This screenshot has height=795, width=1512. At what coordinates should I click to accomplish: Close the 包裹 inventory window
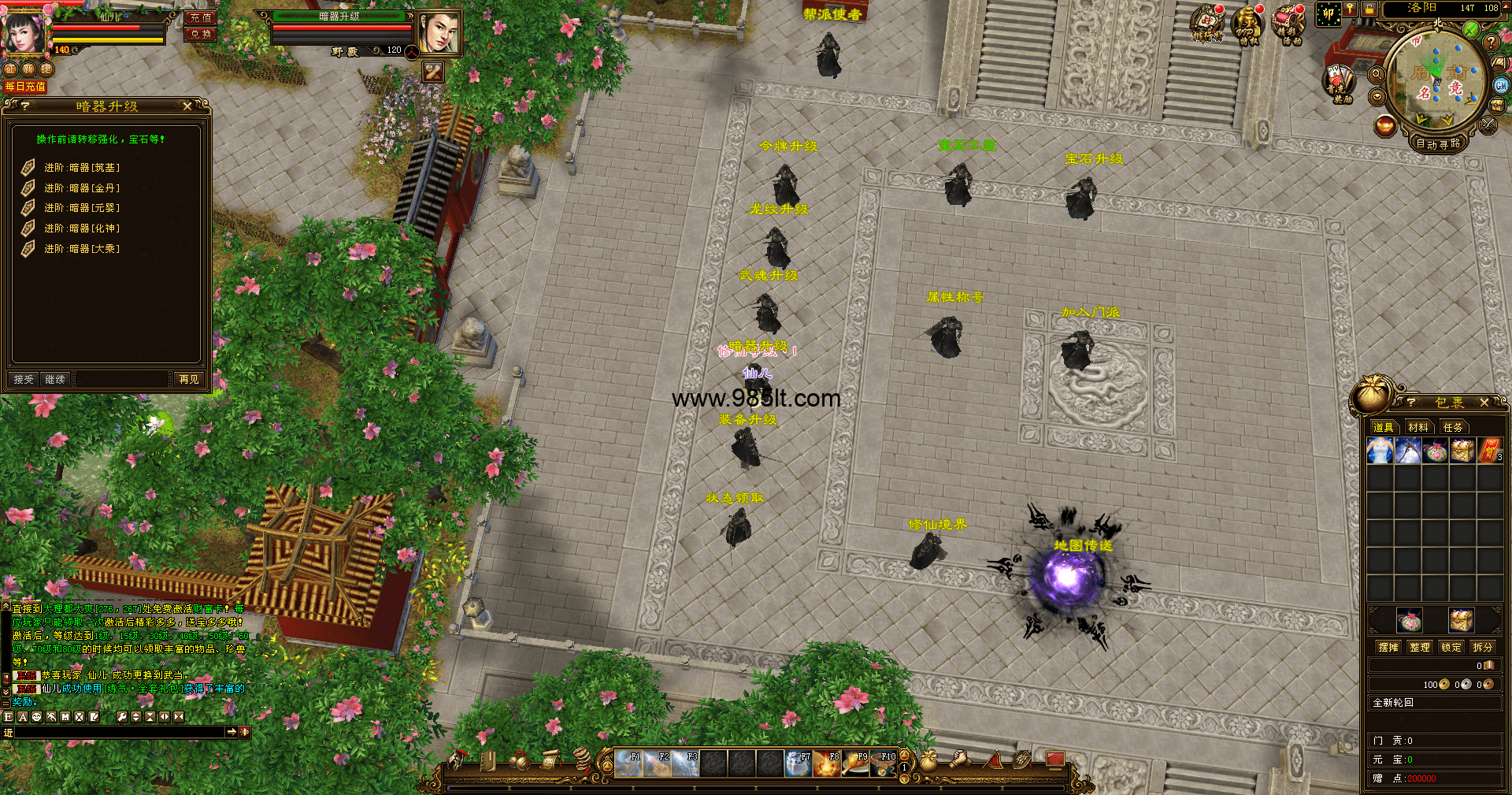click(1484, 403)
